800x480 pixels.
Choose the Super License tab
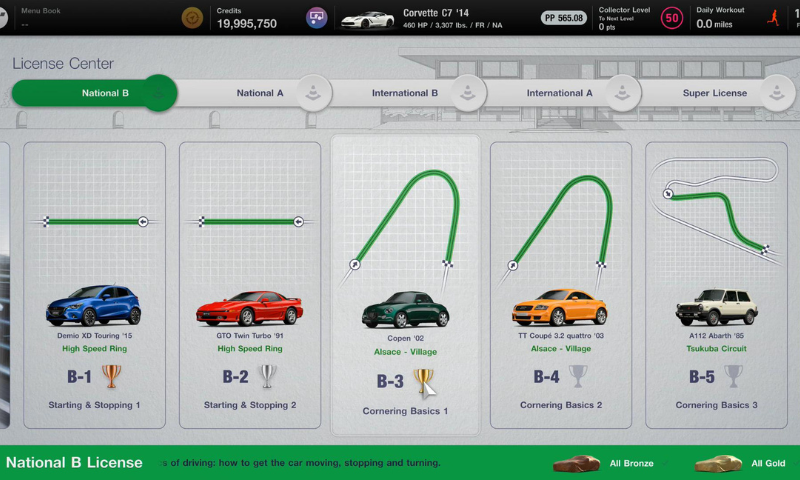[x=715, y=93]
